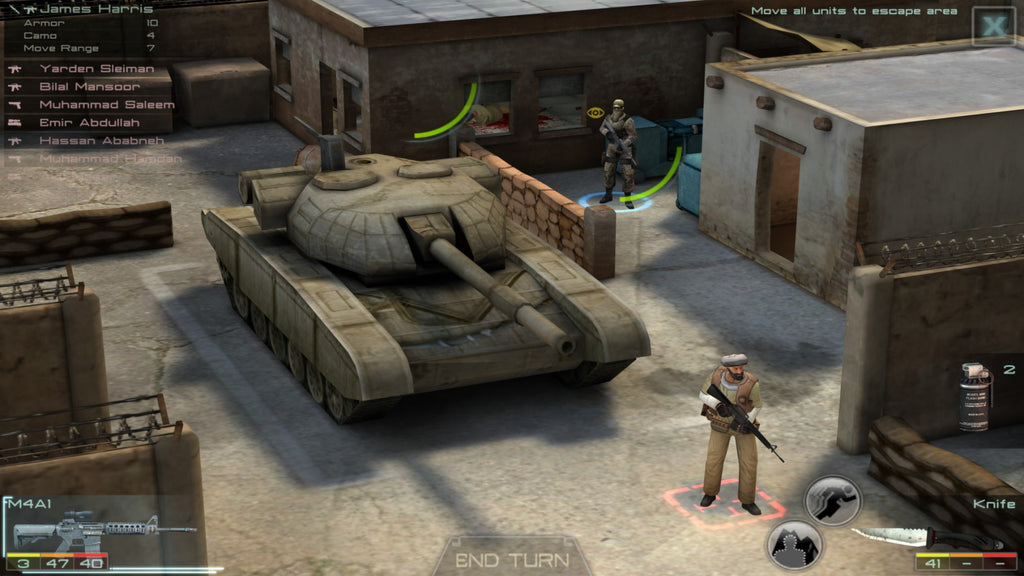Select James Harris in the unit list
1024x576 pixels.
pyautogui.click(x=85, y=9)
